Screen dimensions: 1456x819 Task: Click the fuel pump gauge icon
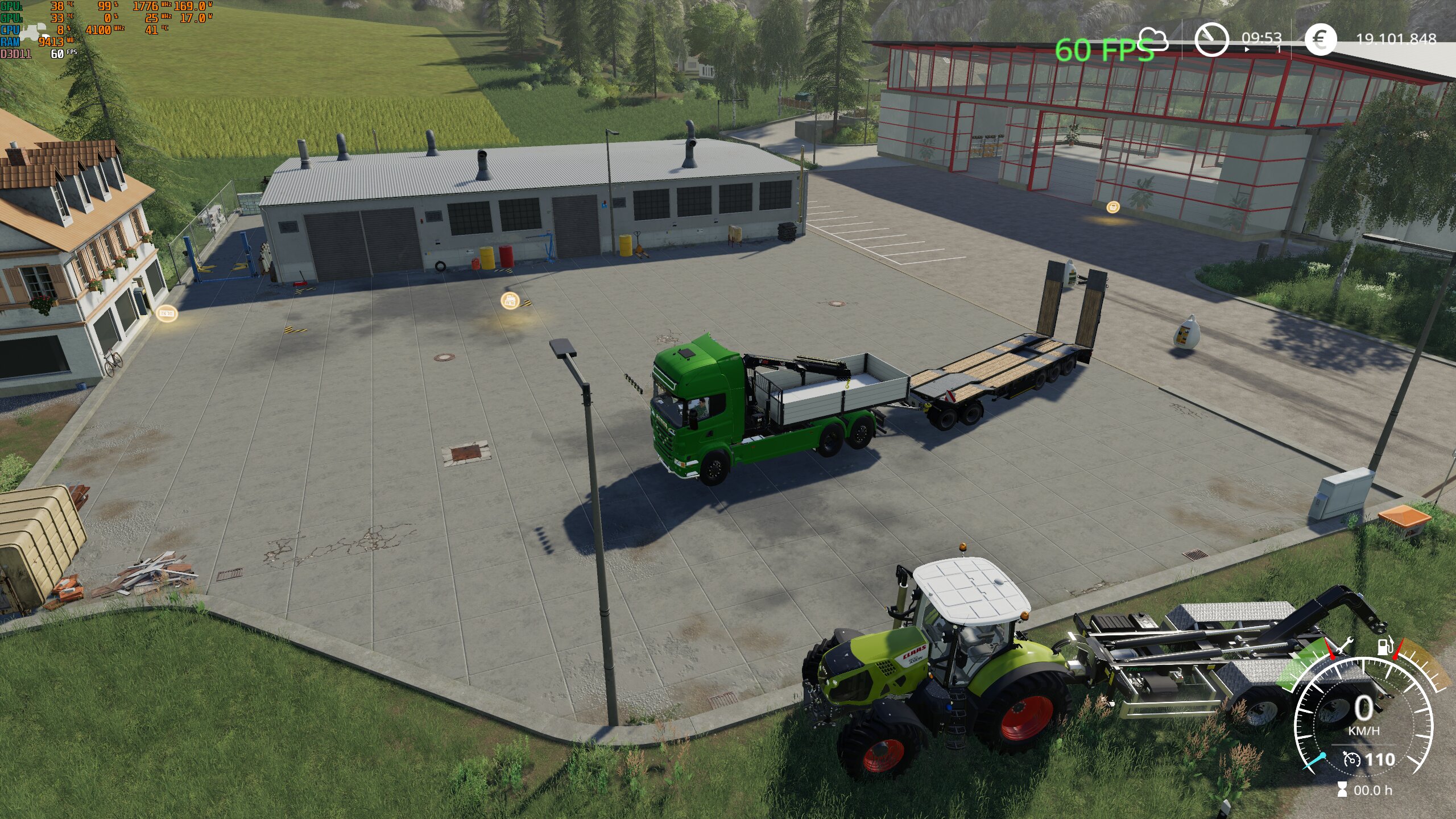[1384, 647]
